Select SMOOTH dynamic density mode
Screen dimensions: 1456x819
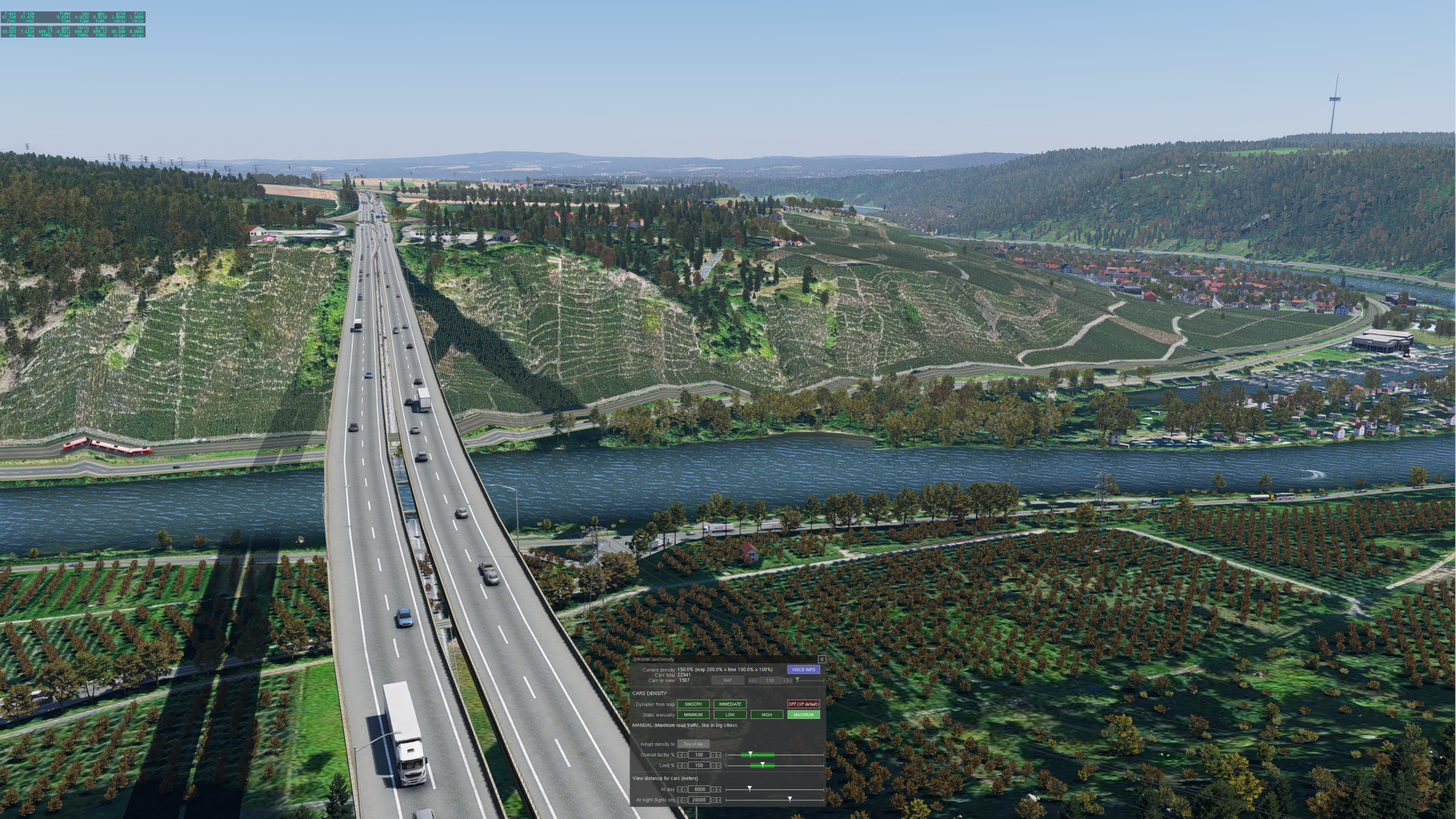coord(693,704)
